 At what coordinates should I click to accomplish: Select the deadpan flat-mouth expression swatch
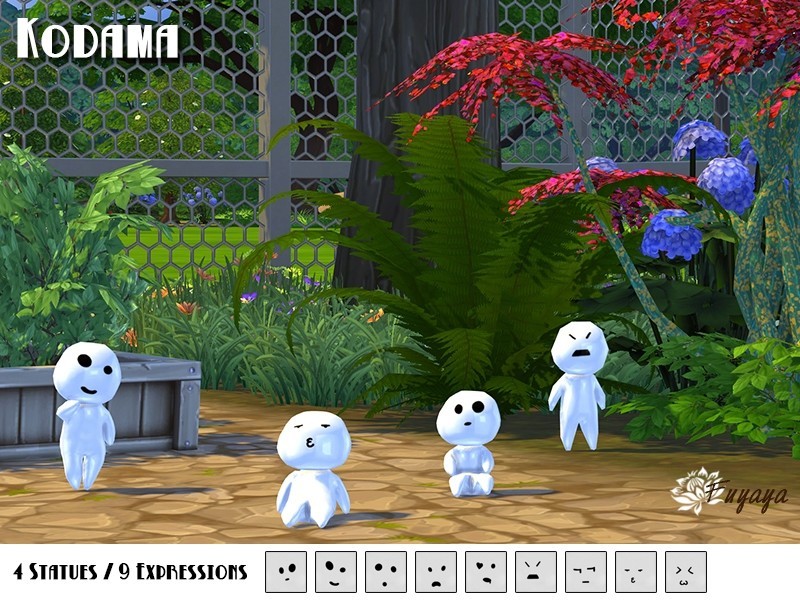click(586, 572)
